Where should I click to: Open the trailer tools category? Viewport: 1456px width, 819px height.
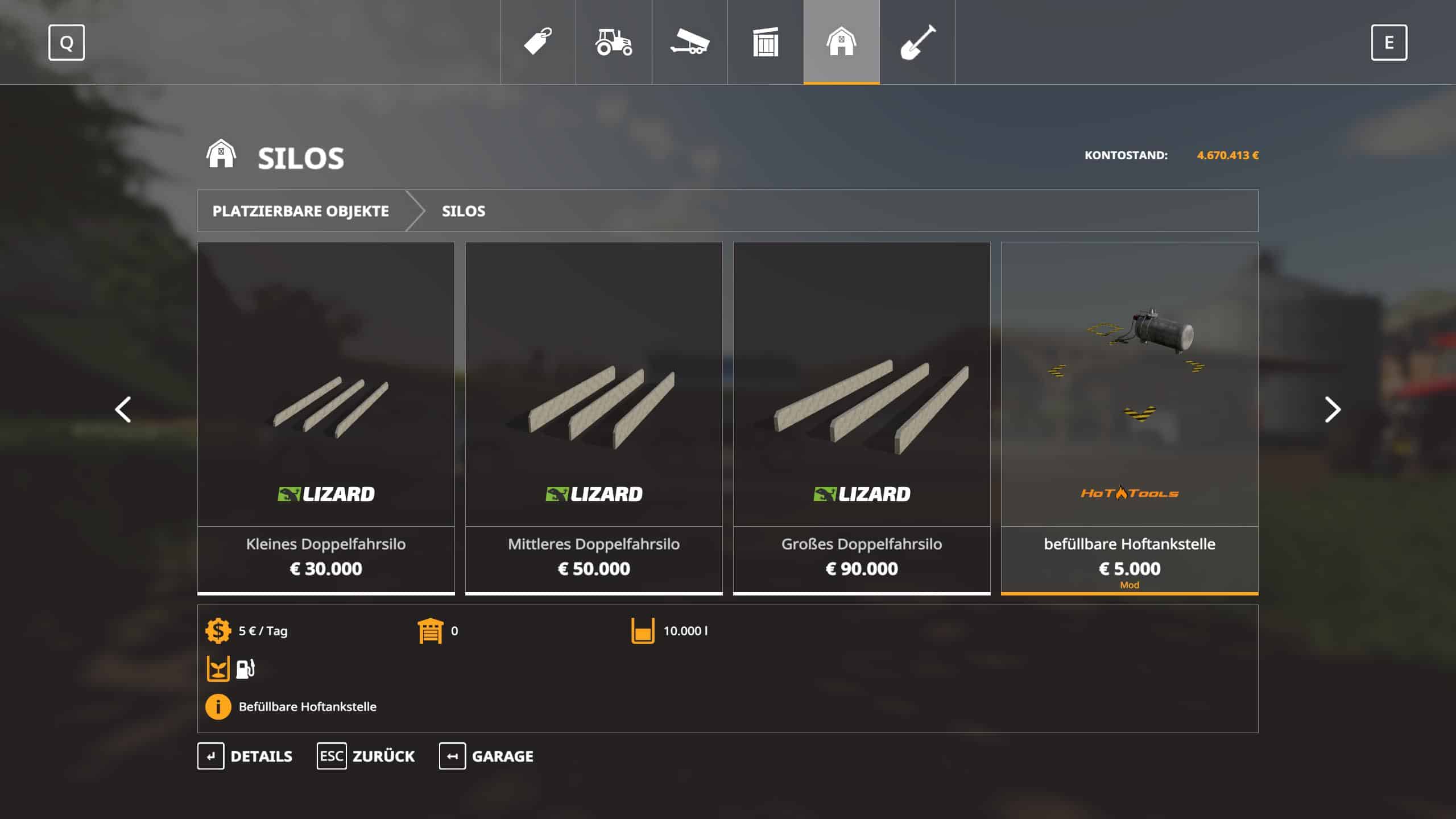tap(689, 42)
